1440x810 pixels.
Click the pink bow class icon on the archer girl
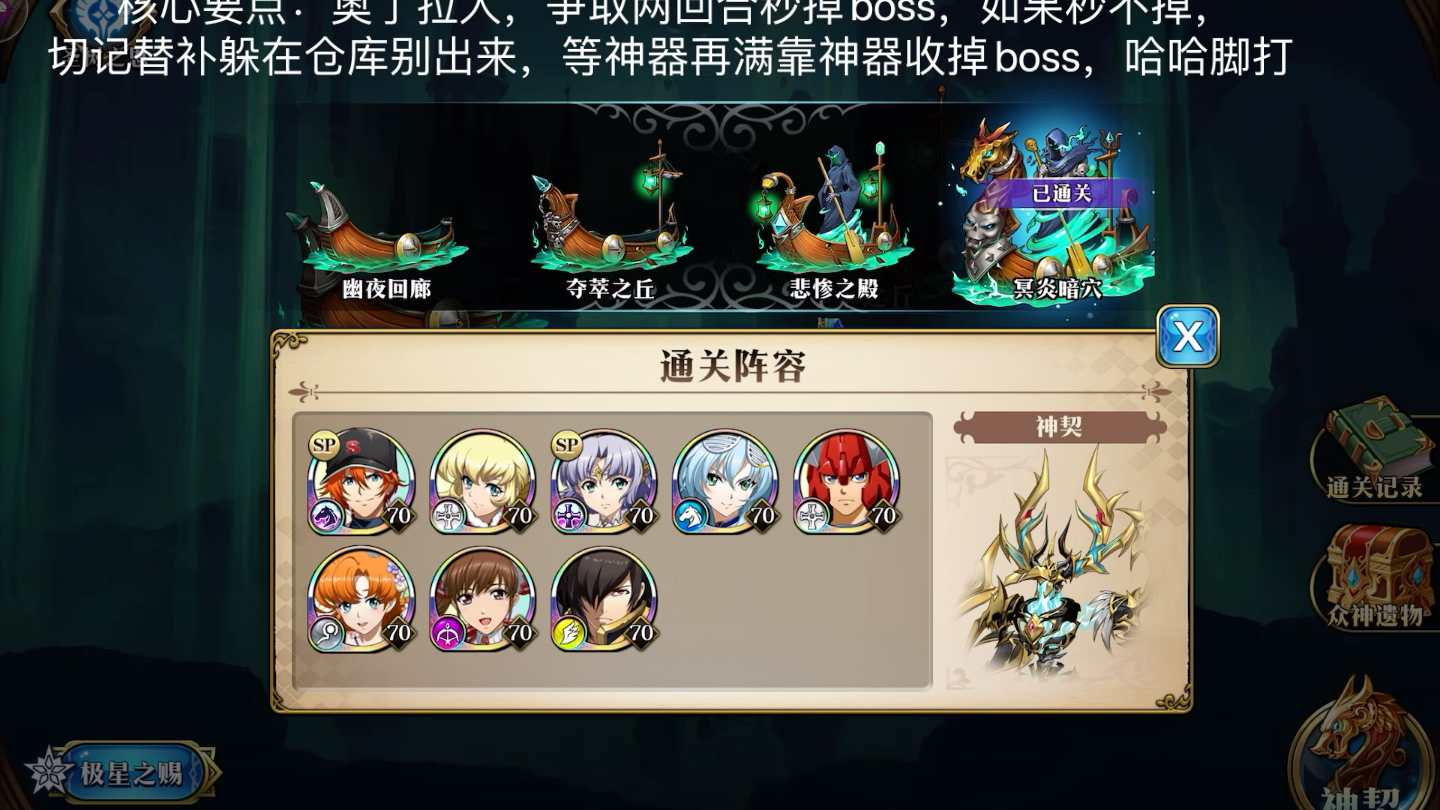tap(450, 633)
